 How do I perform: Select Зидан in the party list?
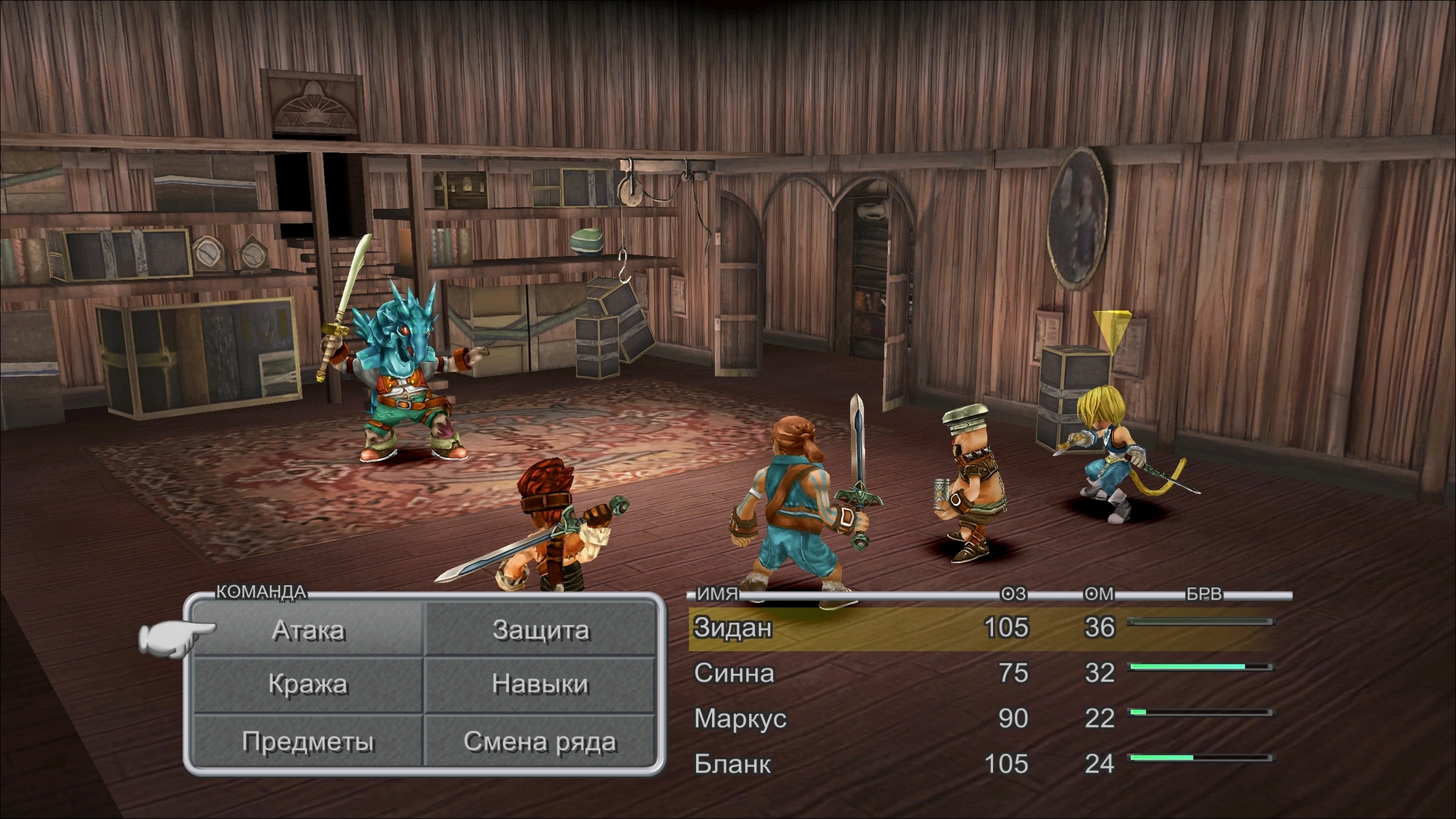coord(733,628)
